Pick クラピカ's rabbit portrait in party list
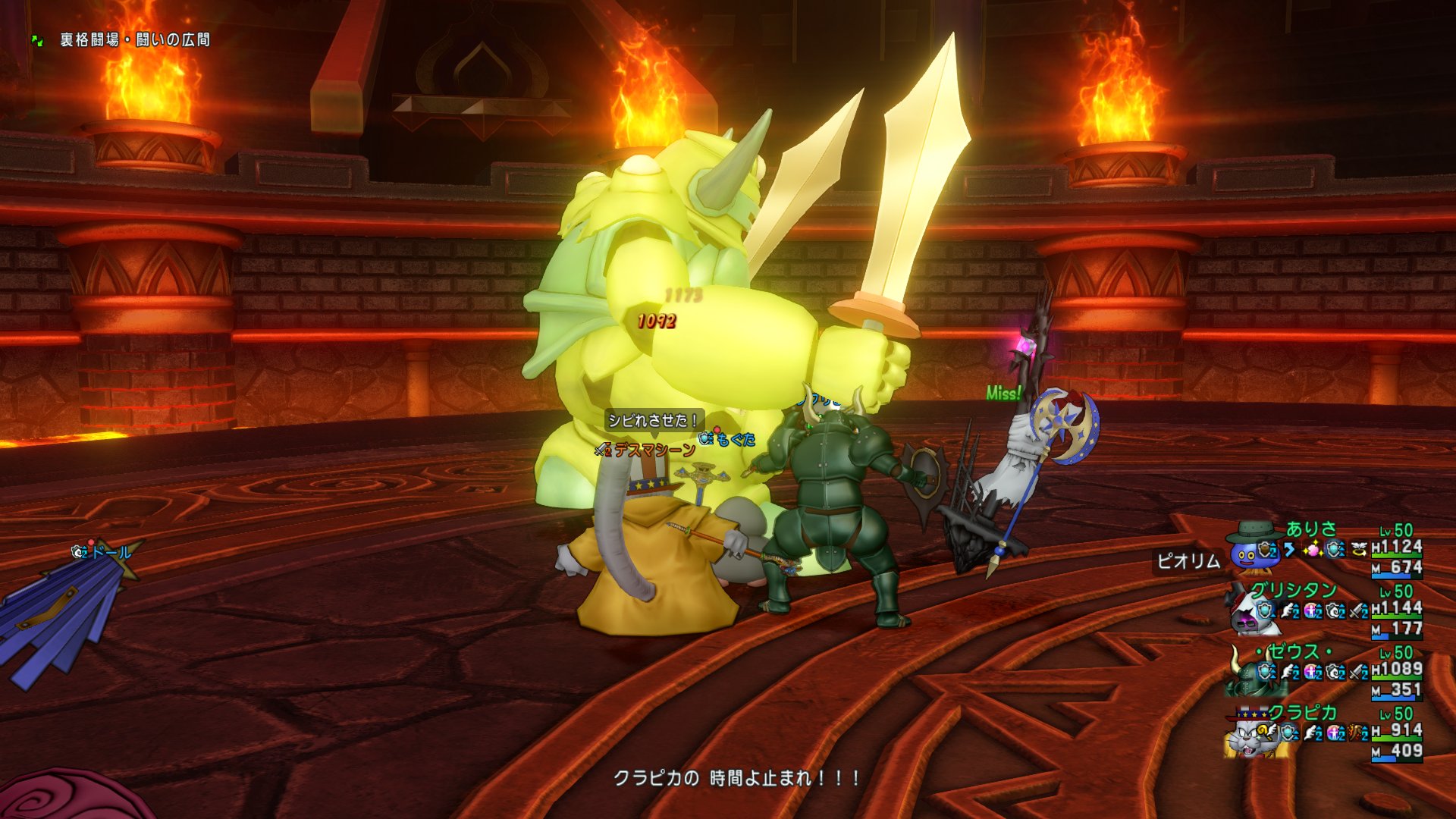 click(1247, 734)
